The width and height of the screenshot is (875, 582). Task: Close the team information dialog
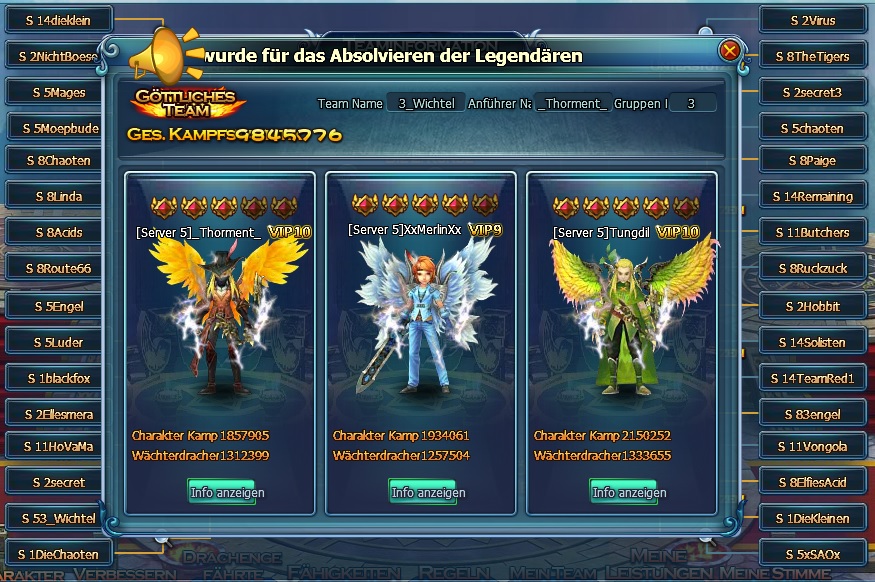tap(730, 50)
